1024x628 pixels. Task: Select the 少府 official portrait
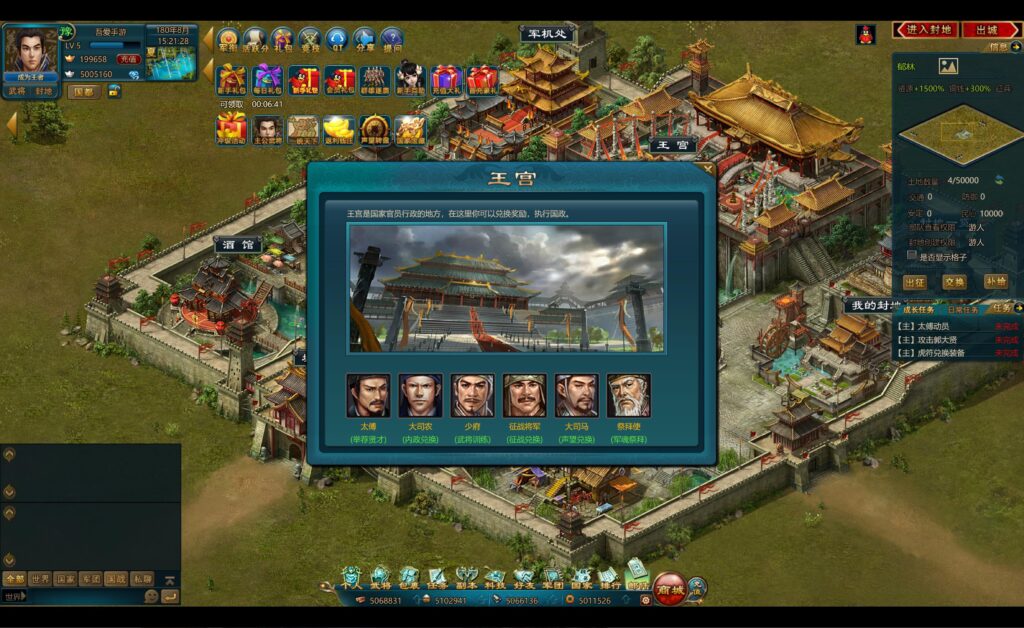click(x=472, y=395)
